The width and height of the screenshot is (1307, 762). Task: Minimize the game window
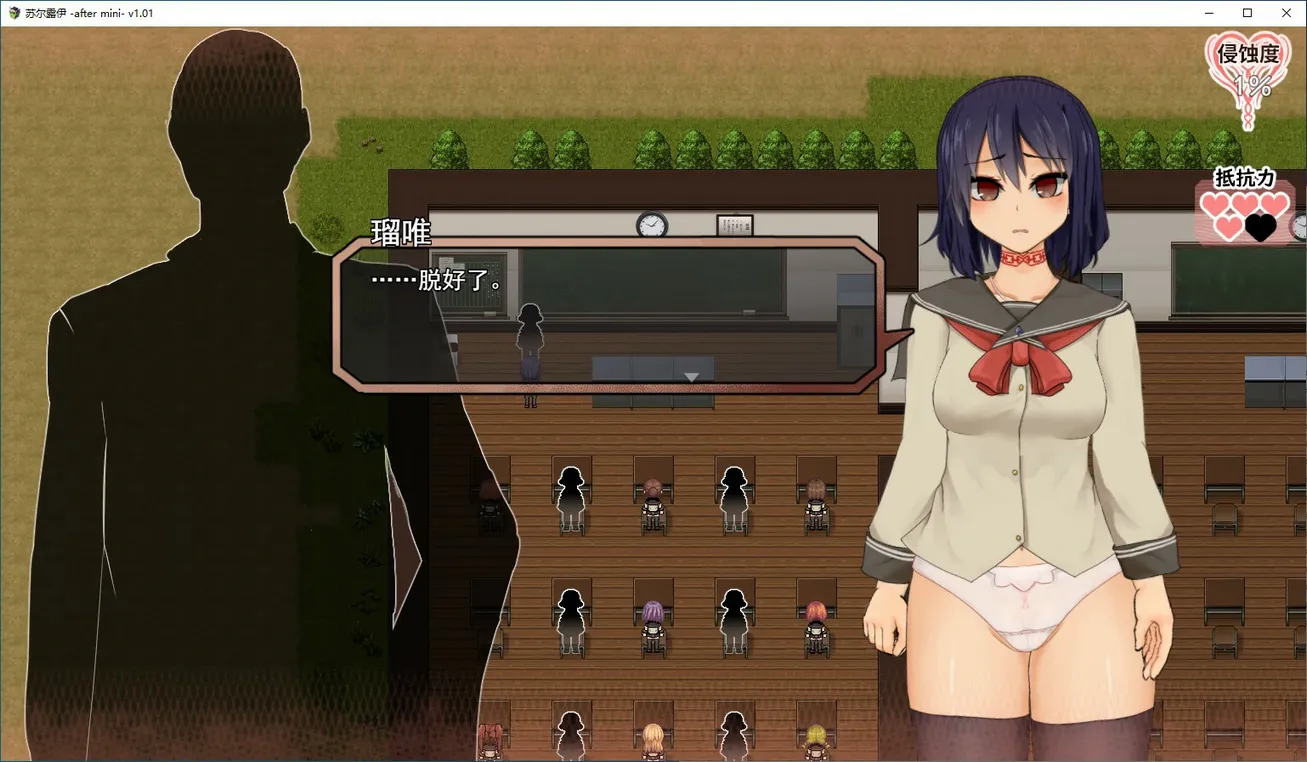tap(1209, 13)
